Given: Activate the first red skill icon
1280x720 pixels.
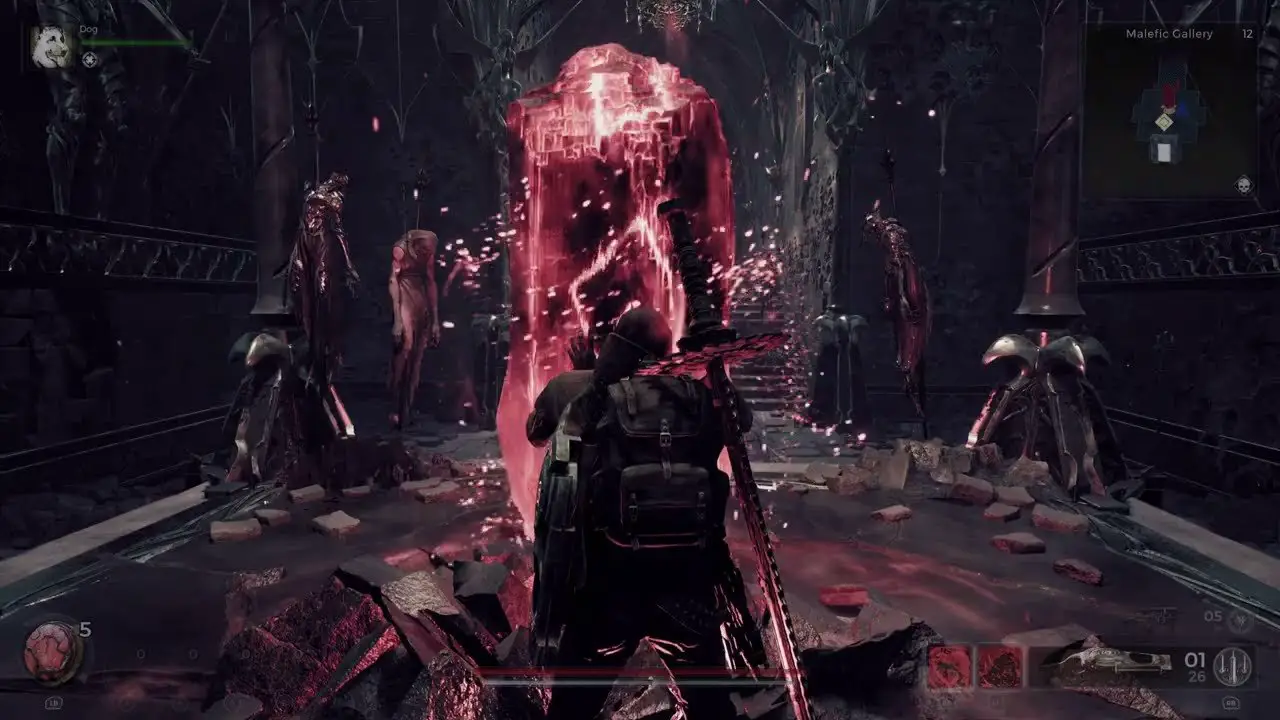Looking at the screenshot, I should pos(949,666).
